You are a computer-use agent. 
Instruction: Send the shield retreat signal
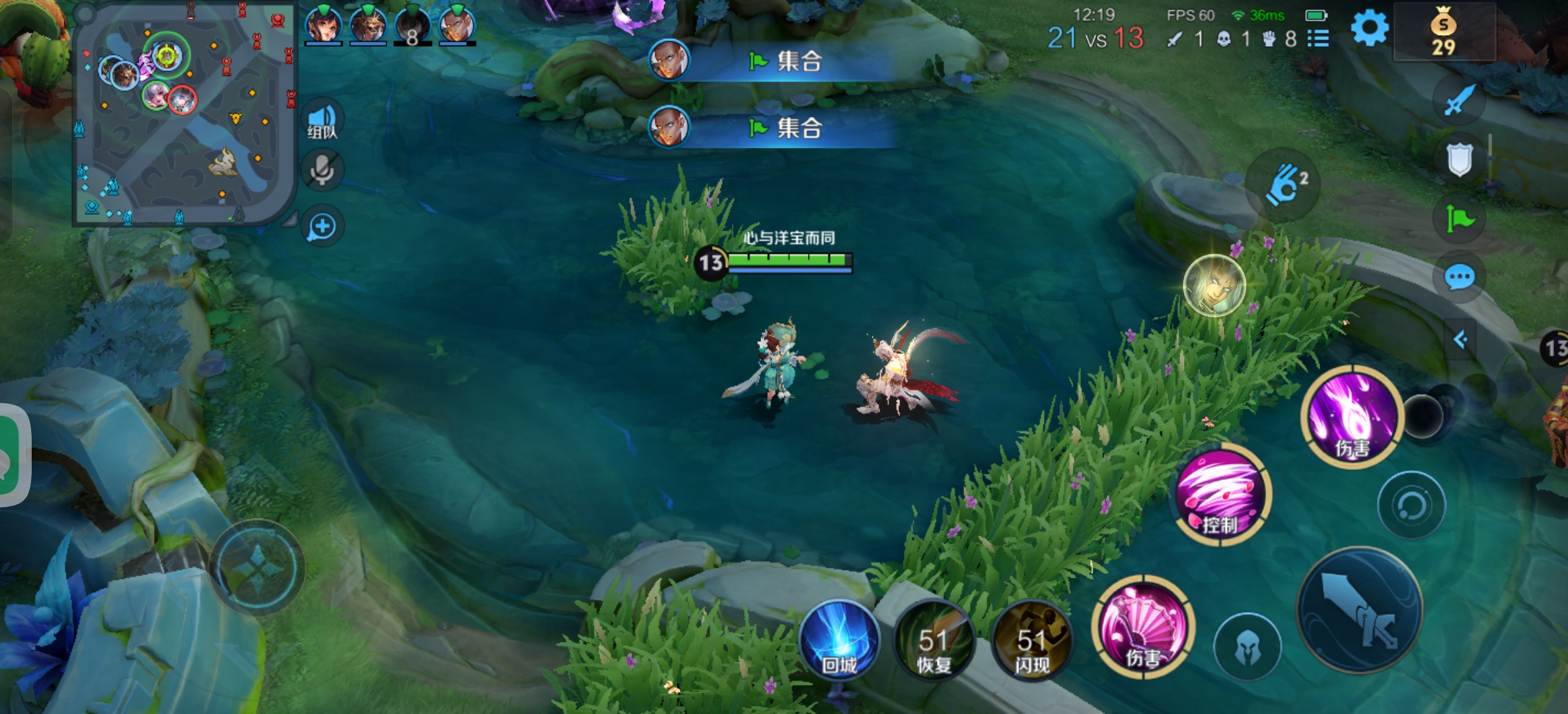coord(1459,159)
